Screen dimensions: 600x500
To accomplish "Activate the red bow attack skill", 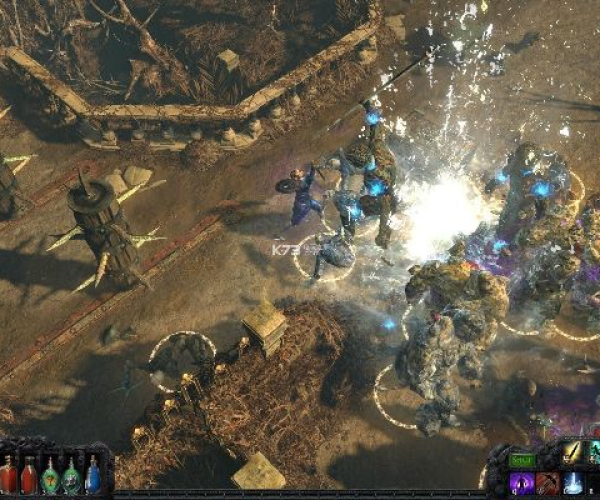I will tap(547, 484).
